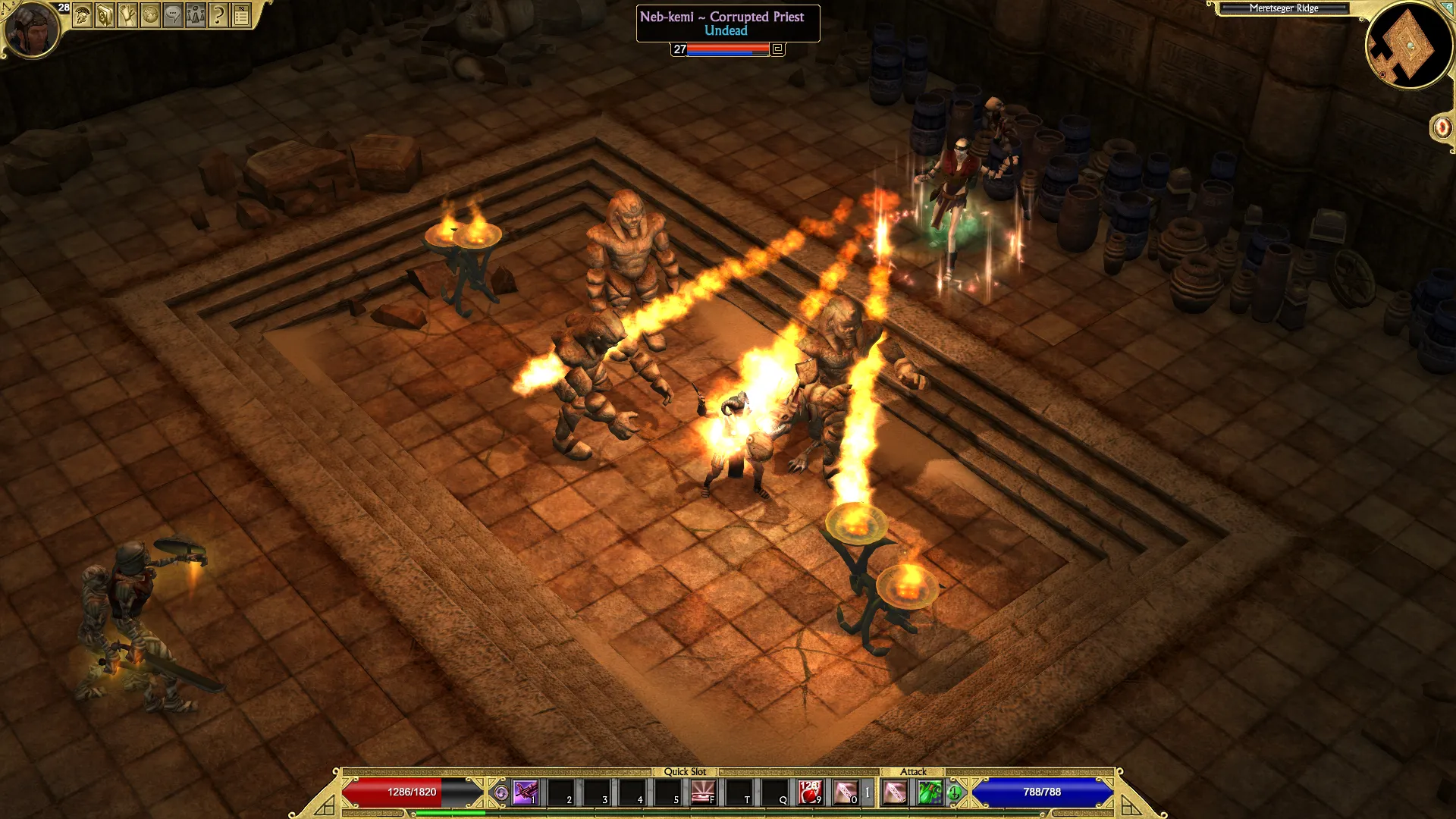Click the circular minimap

pyautogui.click(x=1410, y=45)
